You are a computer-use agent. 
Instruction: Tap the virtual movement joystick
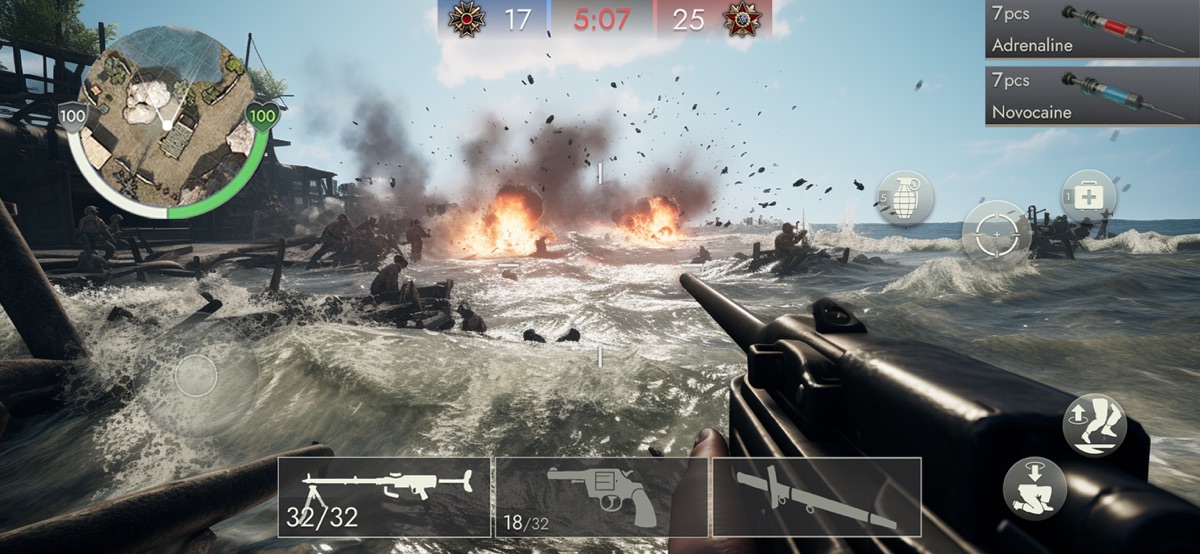196,377
